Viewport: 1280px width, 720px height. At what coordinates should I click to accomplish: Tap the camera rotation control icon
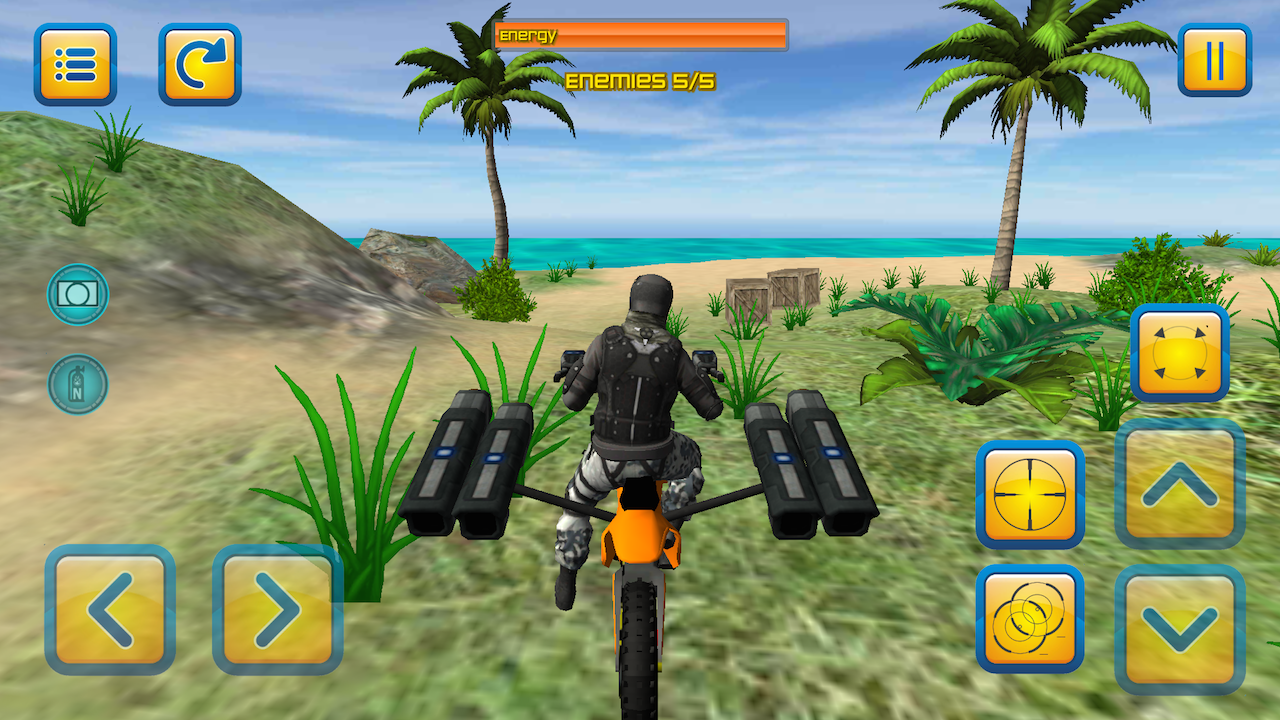[x=1180, y=355]
